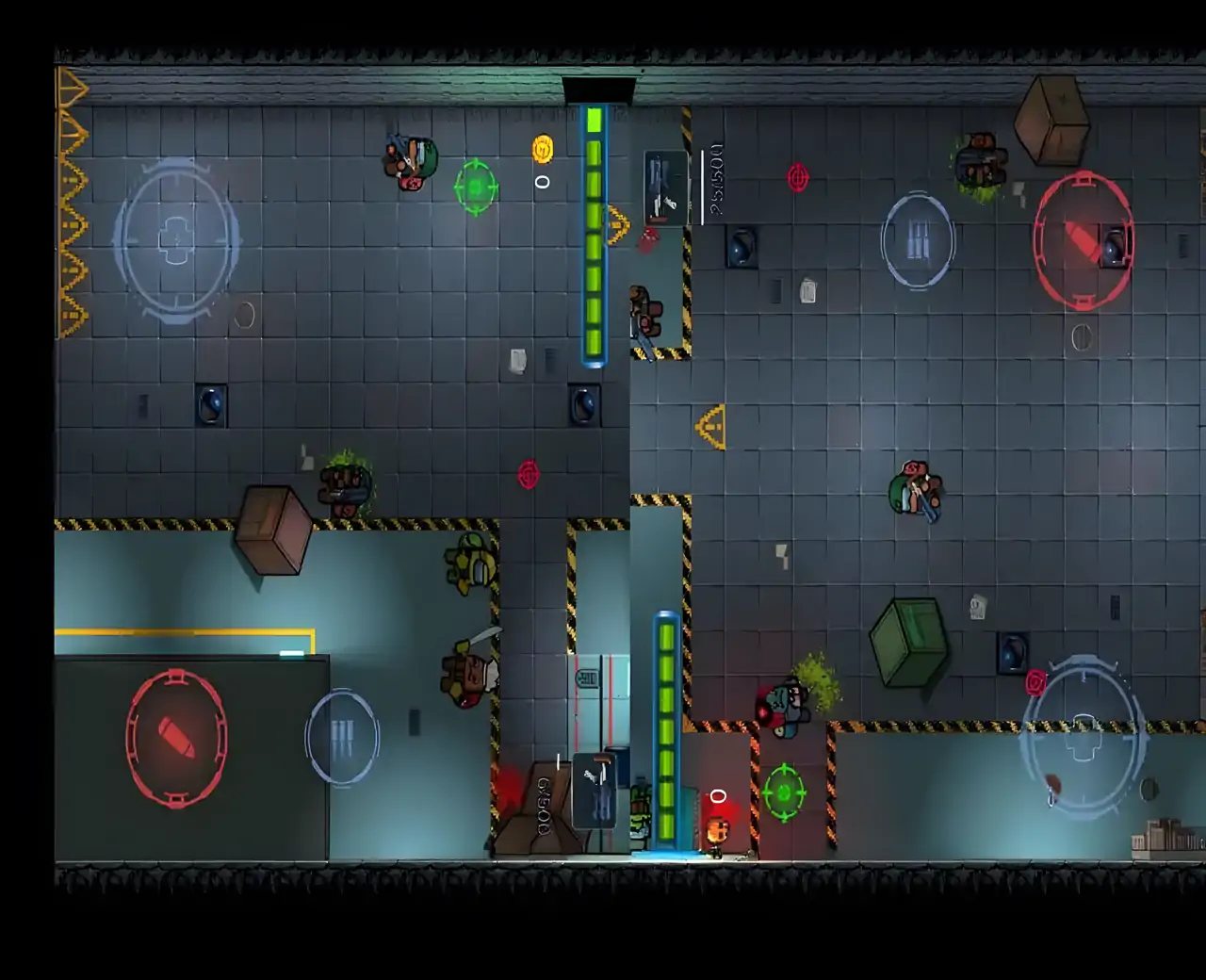1206x980 pixels.
Task: Select the weapon card showing 6/500 ammo
Action: pos(595,790)
